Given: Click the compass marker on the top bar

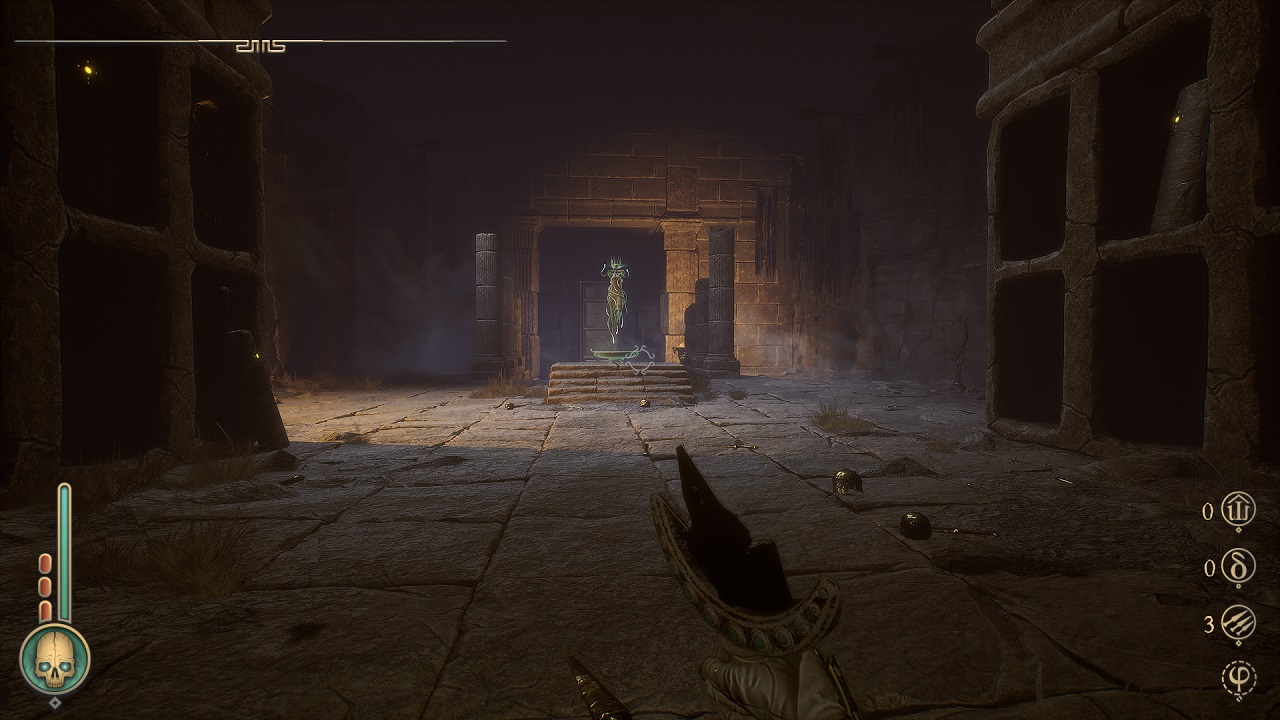Looking at the screenshot, I should tap(260, 45).
